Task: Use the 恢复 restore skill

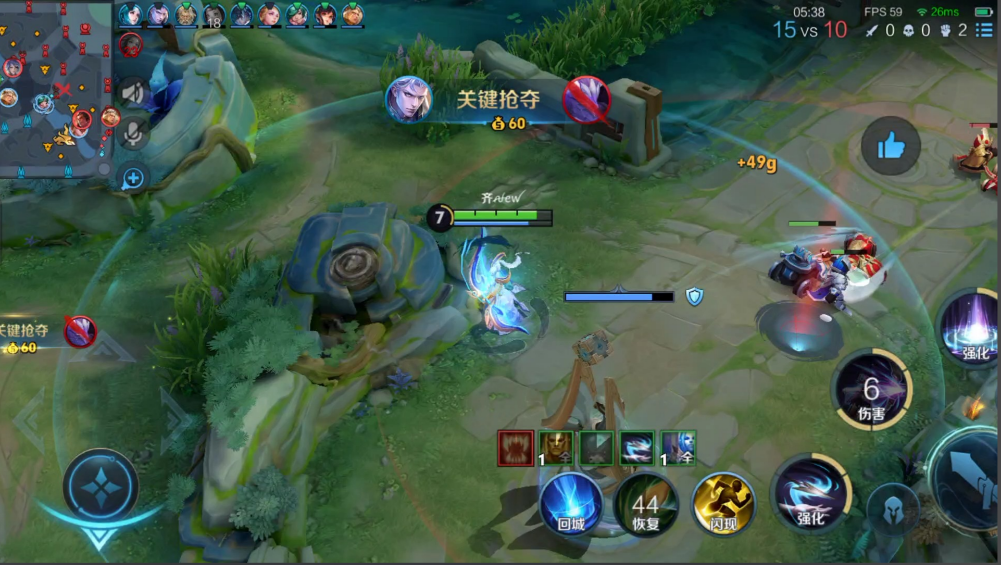Action: [x=646, y=503]
